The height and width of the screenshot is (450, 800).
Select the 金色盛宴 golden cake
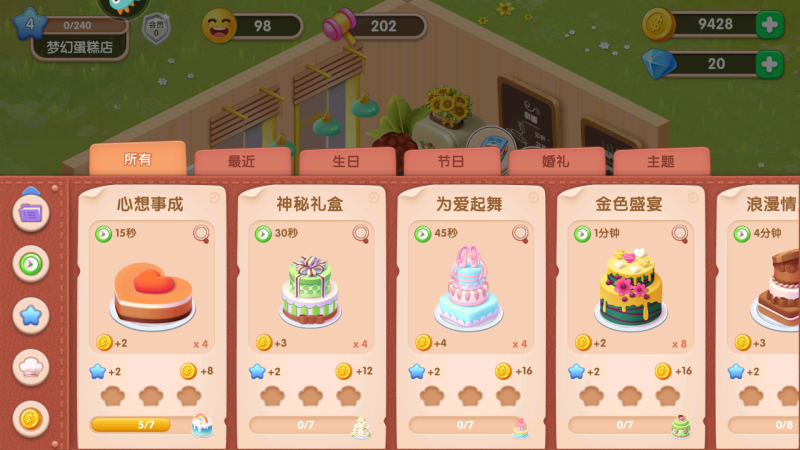630,290
